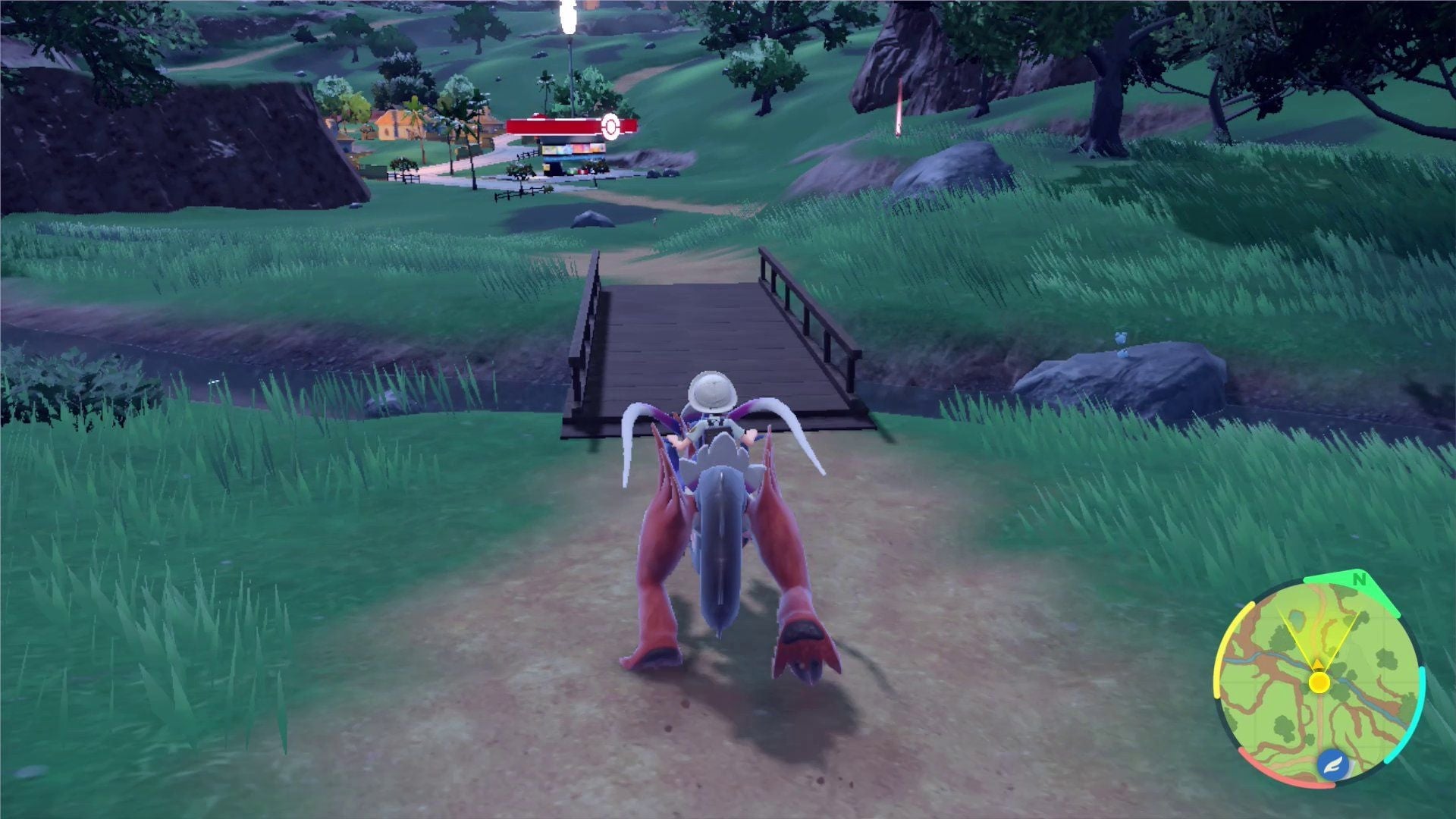Click the yellow player position marker on minimap
Screen dimensions: 1456x819
pyautogui.click(x=1319, y=682)
